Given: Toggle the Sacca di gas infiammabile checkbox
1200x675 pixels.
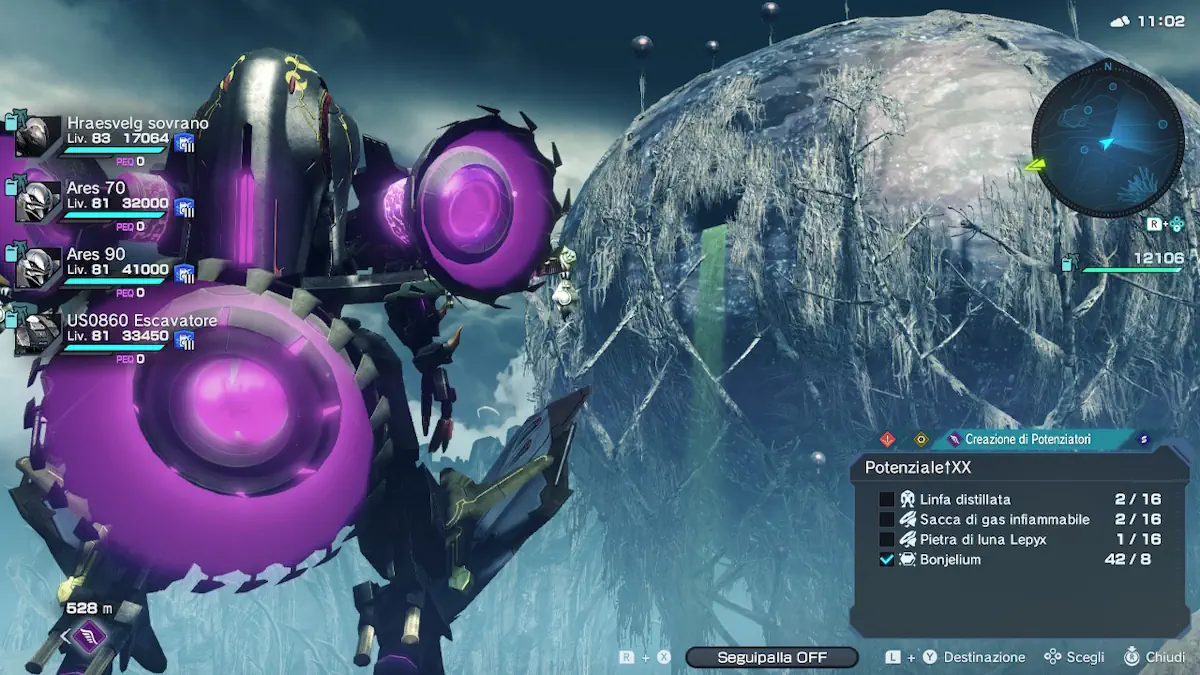Looking at the screenshot, I should pyautogui.click(x=886, y=519).
